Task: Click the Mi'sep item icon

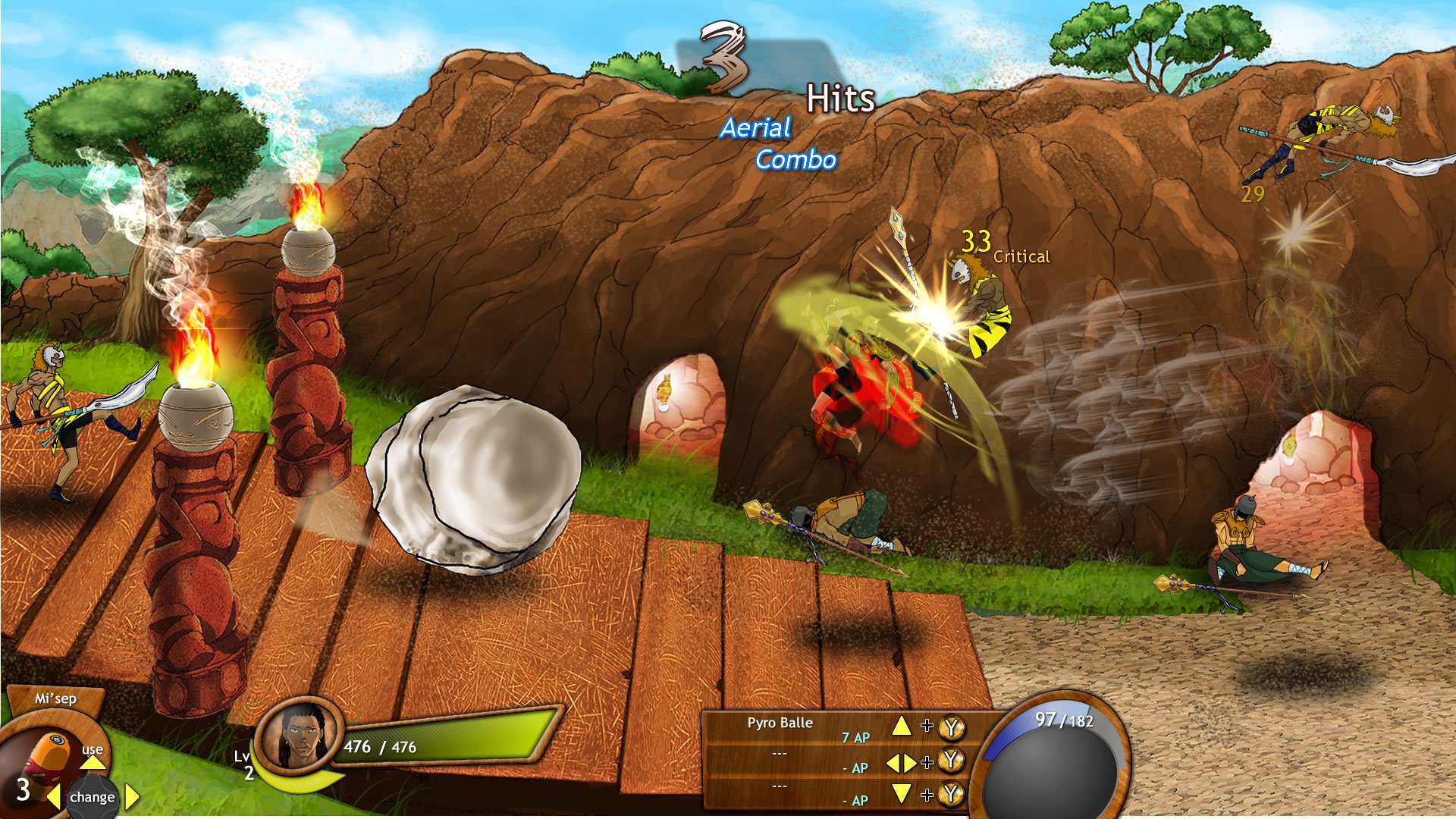Action: (x=47, y=757)
